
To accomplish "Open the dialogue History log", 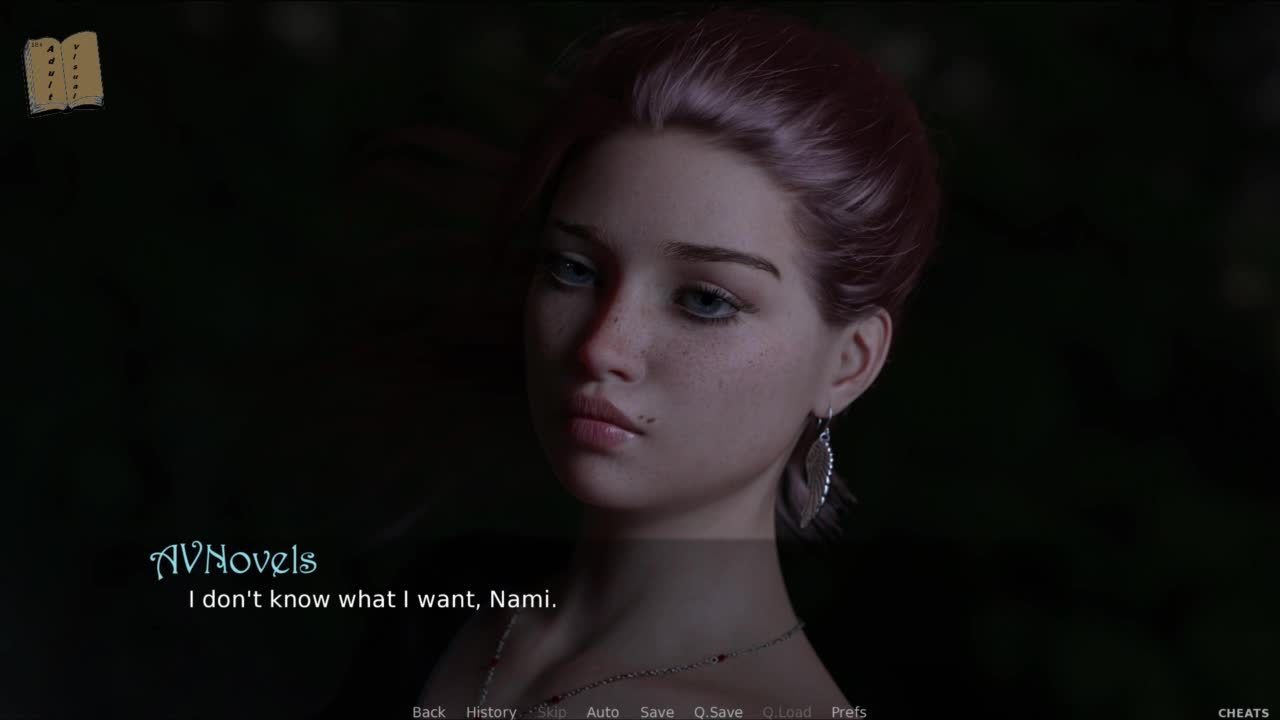I will point(491,712).
